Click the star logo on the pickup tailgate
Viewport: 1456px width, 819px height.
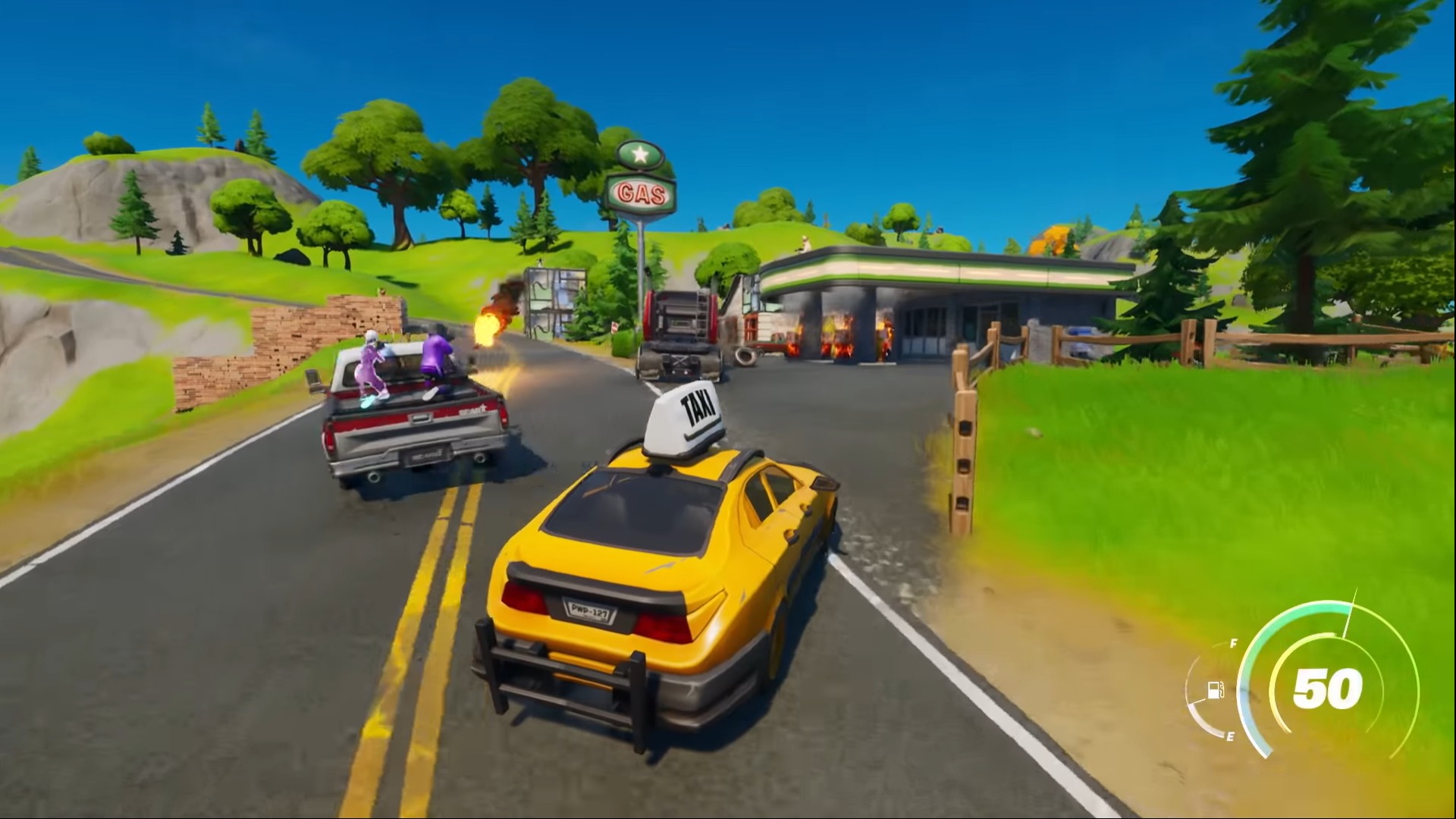click(x=482, y=409)
